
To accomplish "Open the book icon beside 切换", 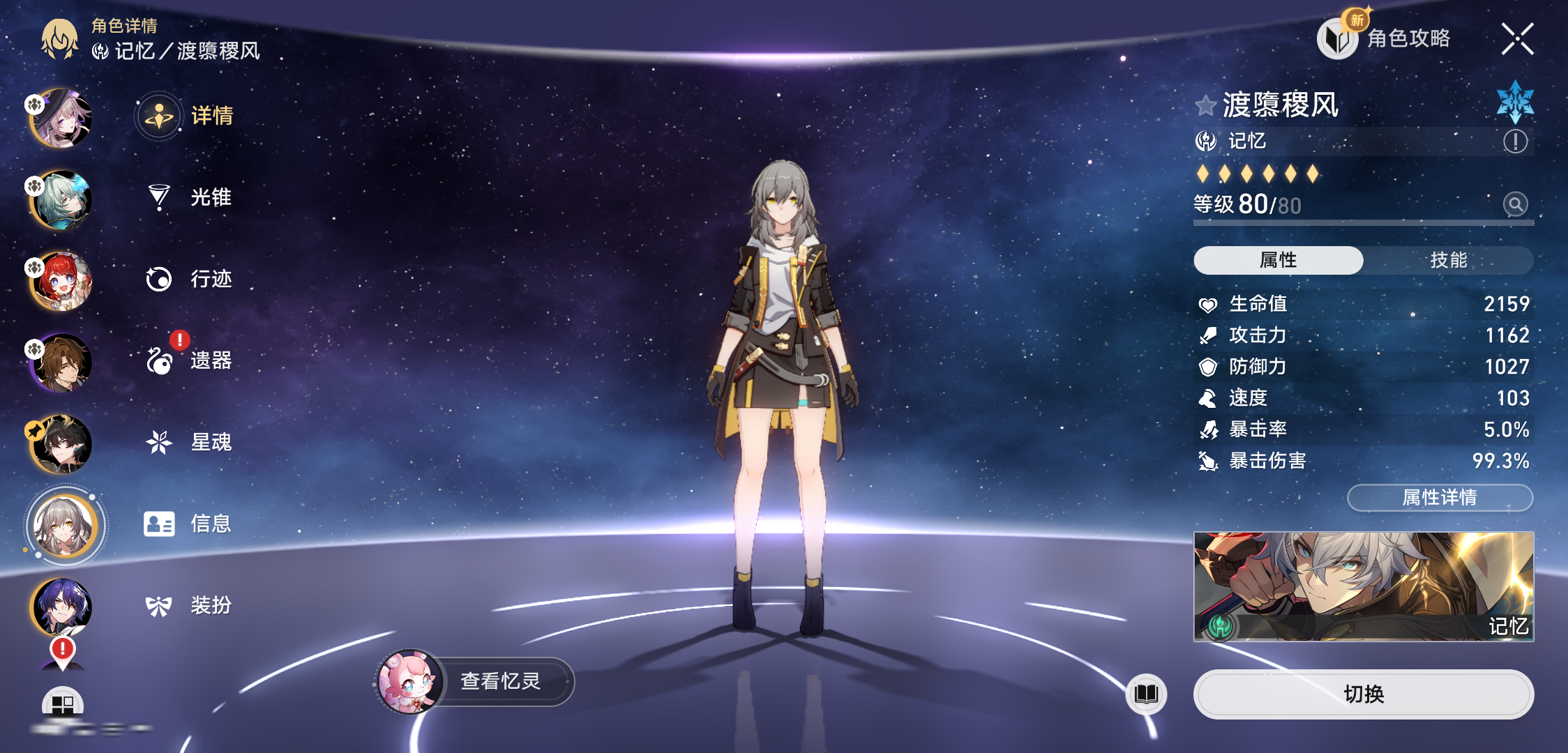I will (1146, 694).
